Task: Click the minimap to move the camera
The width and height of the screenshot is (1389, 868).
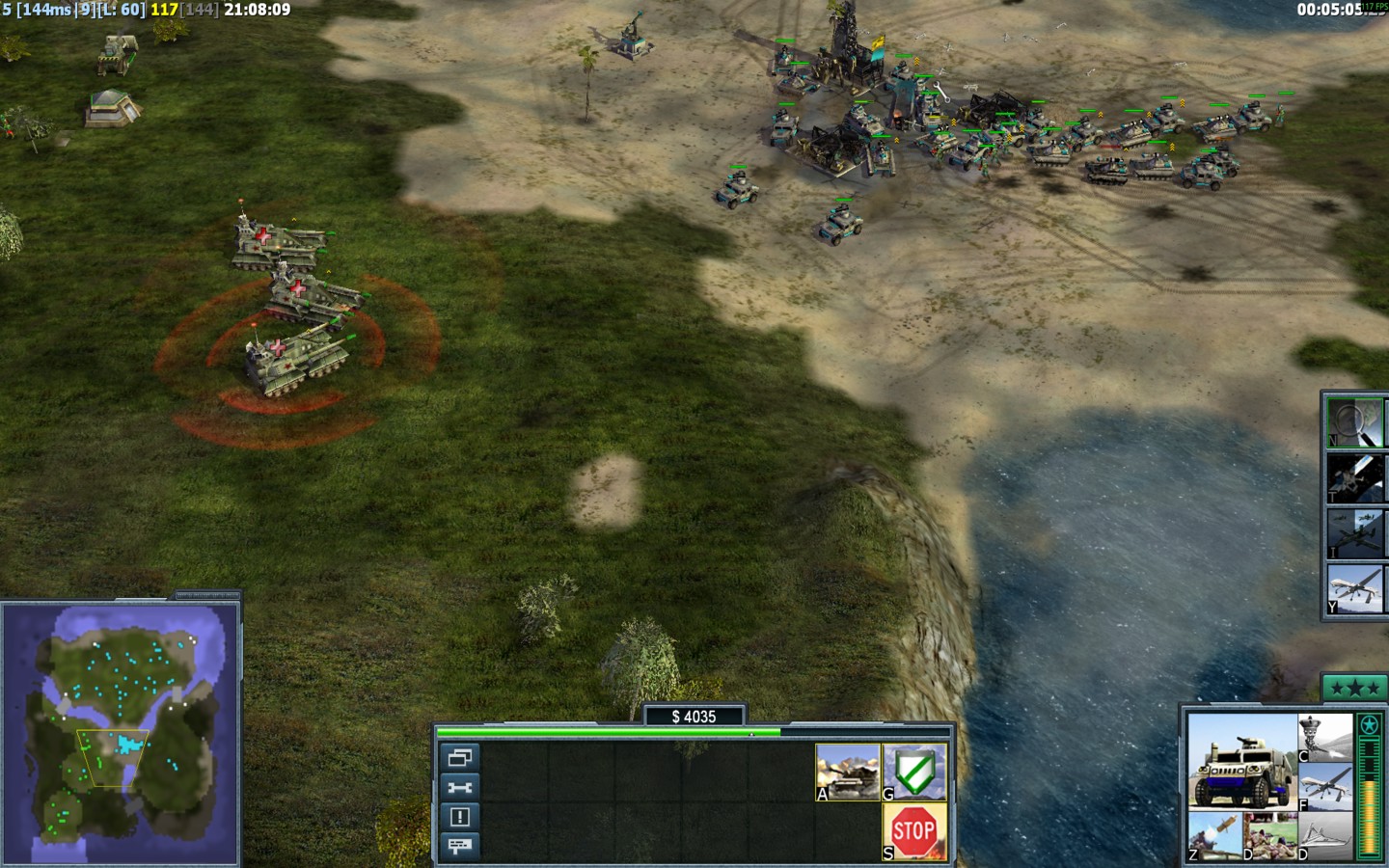Action: pyautogui.click(x=121, y=733)
